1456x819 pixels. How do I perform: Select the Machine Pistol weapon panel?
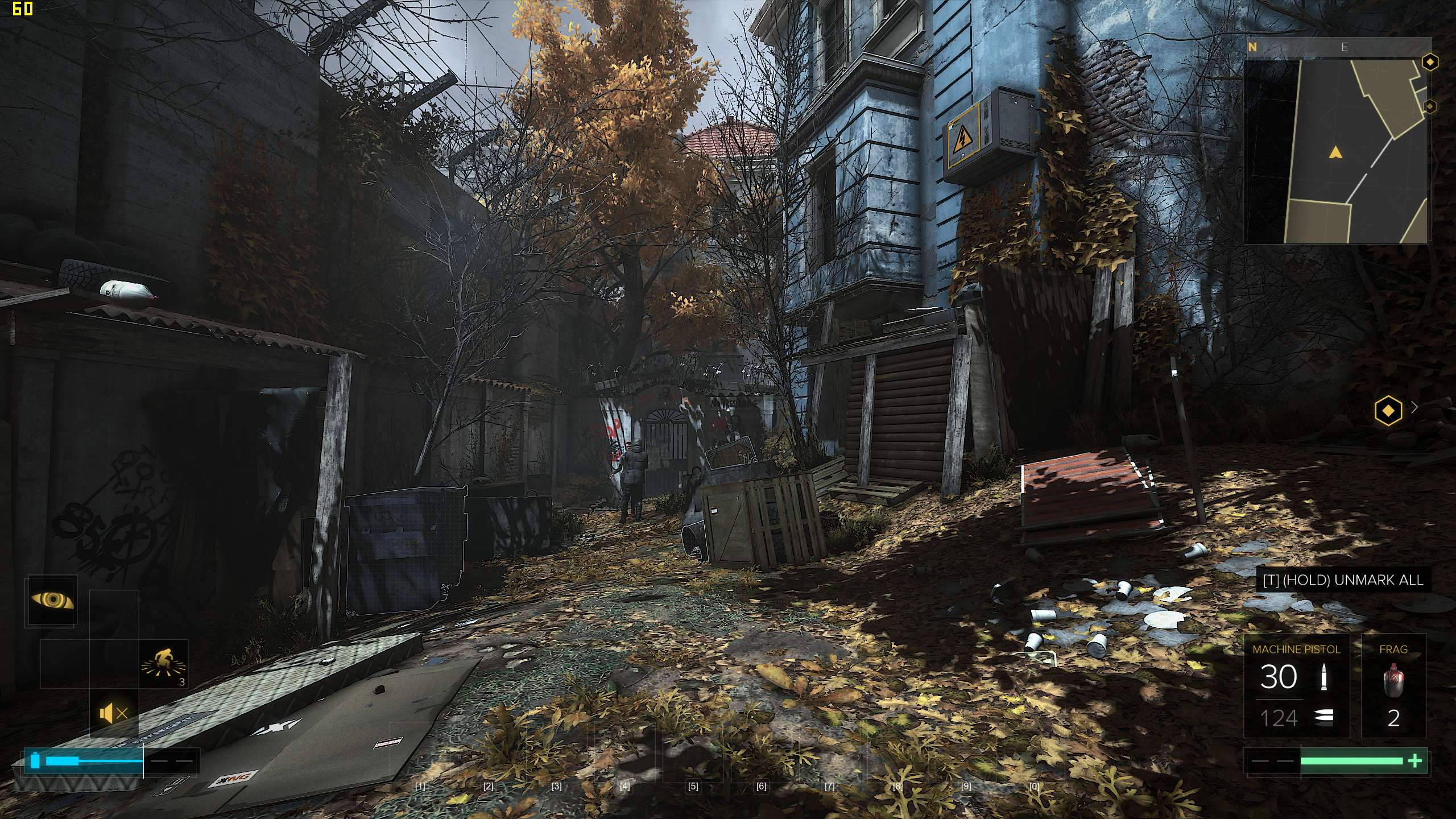coord(1296,685)
